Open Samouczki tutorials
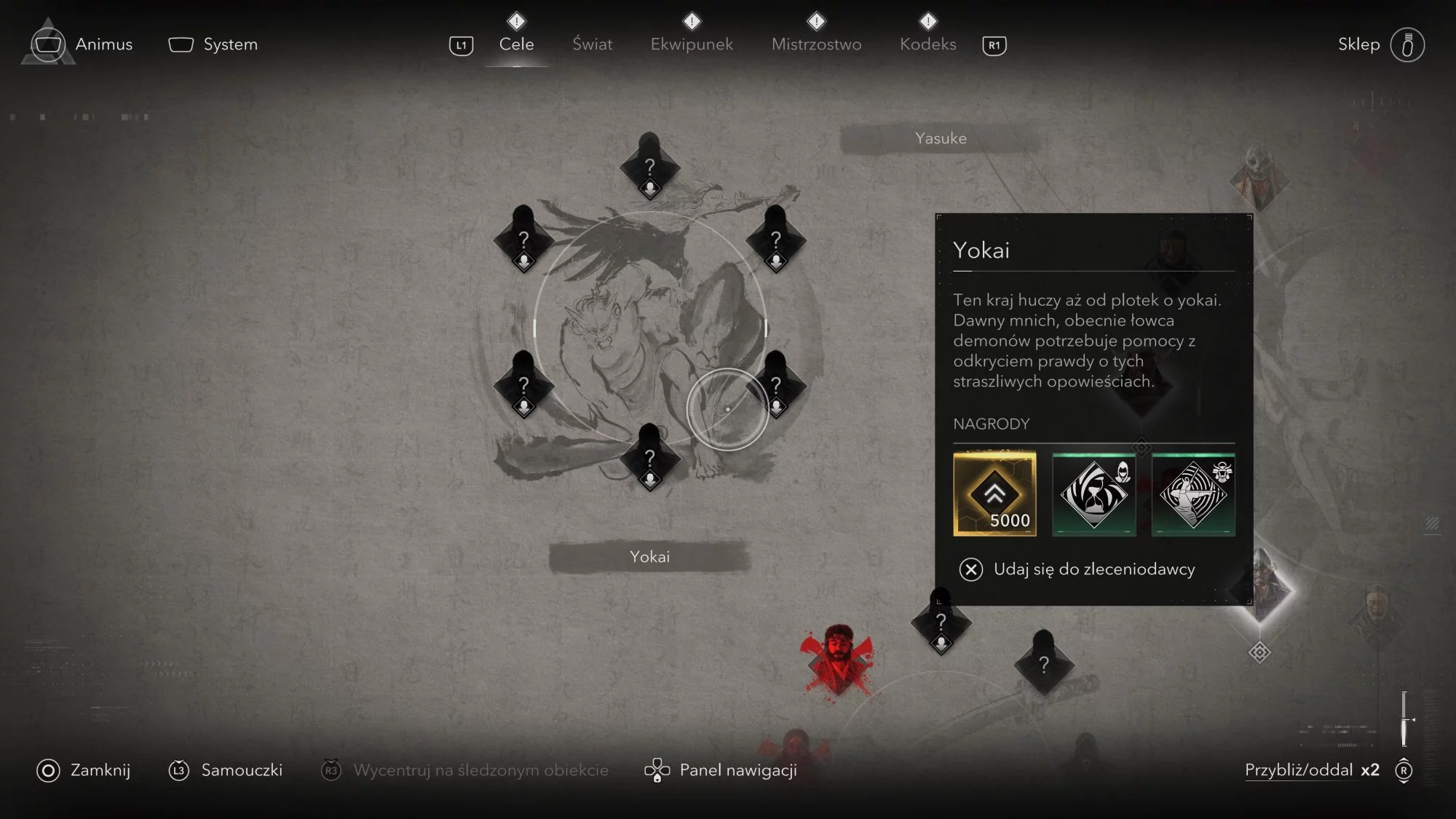This screenshot has height=819, width=1456. pos(226,770)
